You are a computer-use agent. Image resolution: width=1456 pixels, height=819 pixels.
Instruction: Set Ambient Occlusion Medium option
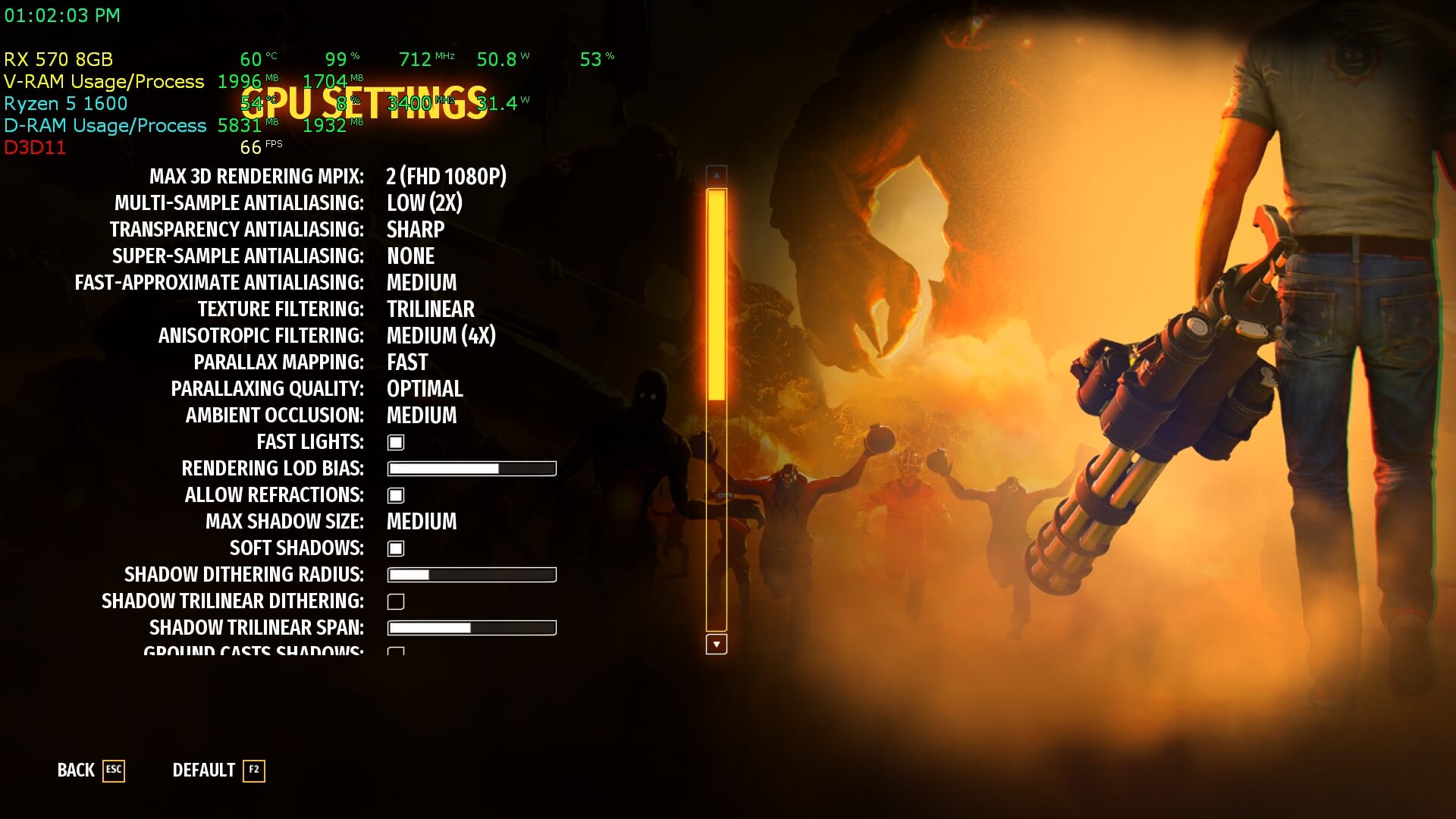(x=422, y=416)
